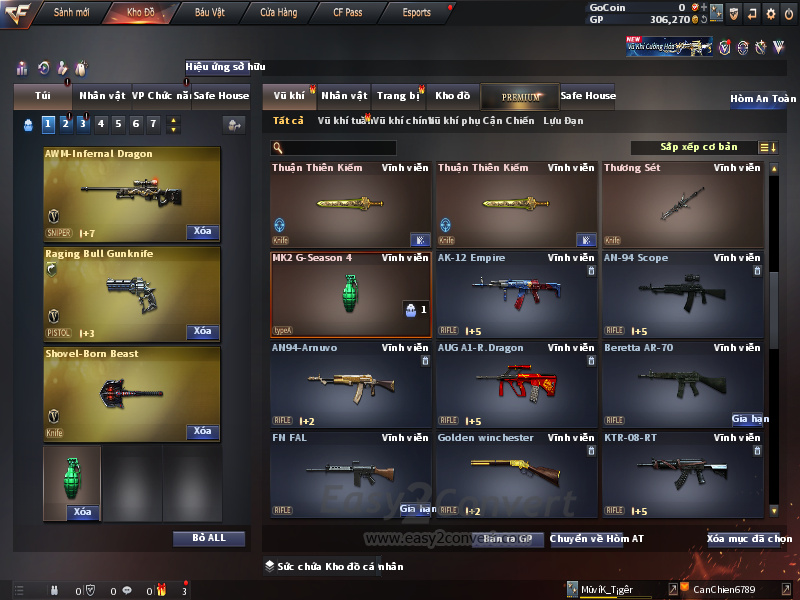Select the Nhân vật storage category
This screenshot has width=800, height=600.
(x=345, y=96)
